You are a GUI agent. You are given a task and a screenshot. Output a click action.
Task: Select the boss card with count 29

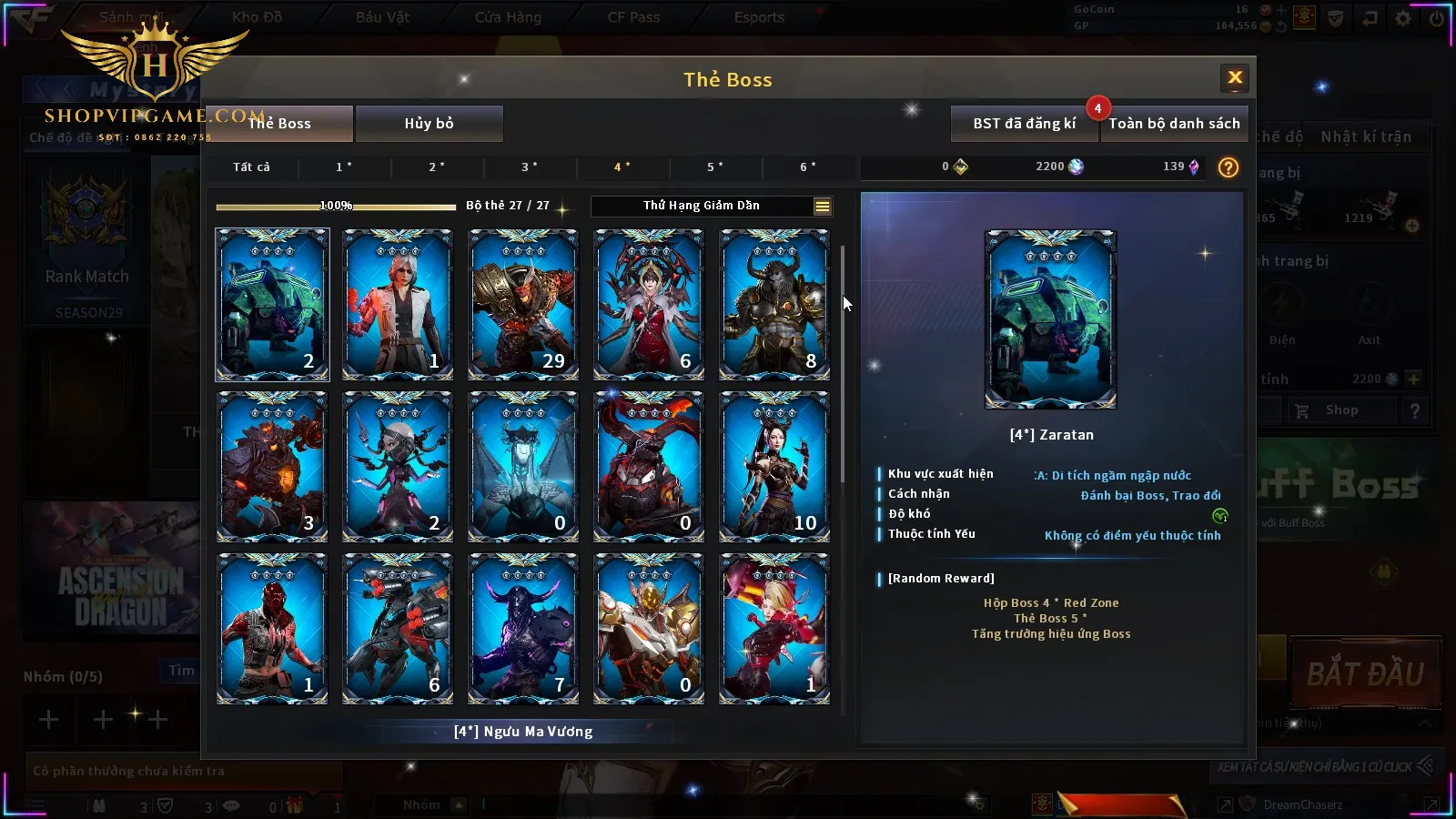pos(523,304)
